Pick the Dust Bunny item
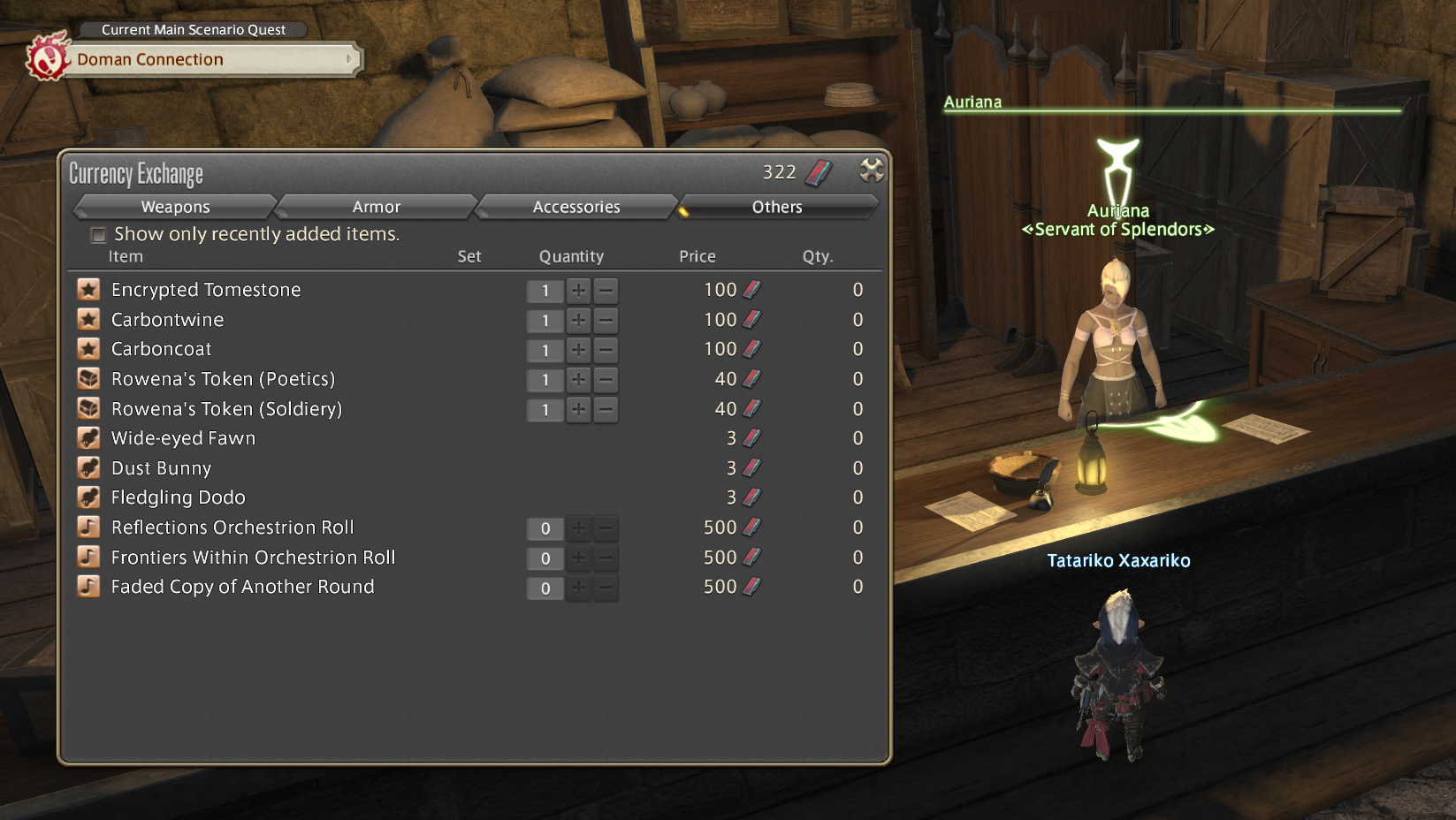Viewport: 1456px width, 820px height. [x=161, y=468]
